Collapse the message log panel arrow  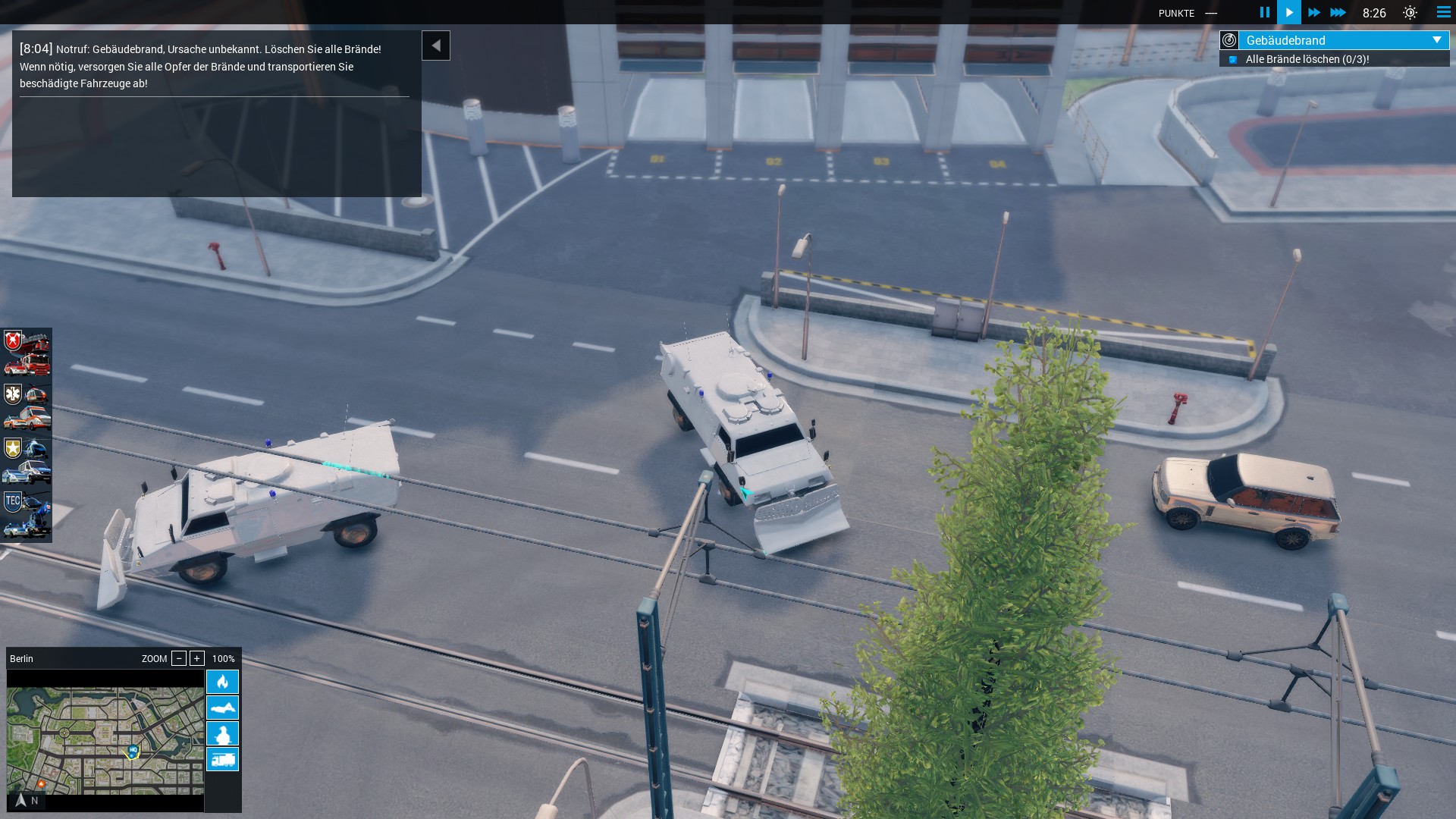(x=436, y=45)
